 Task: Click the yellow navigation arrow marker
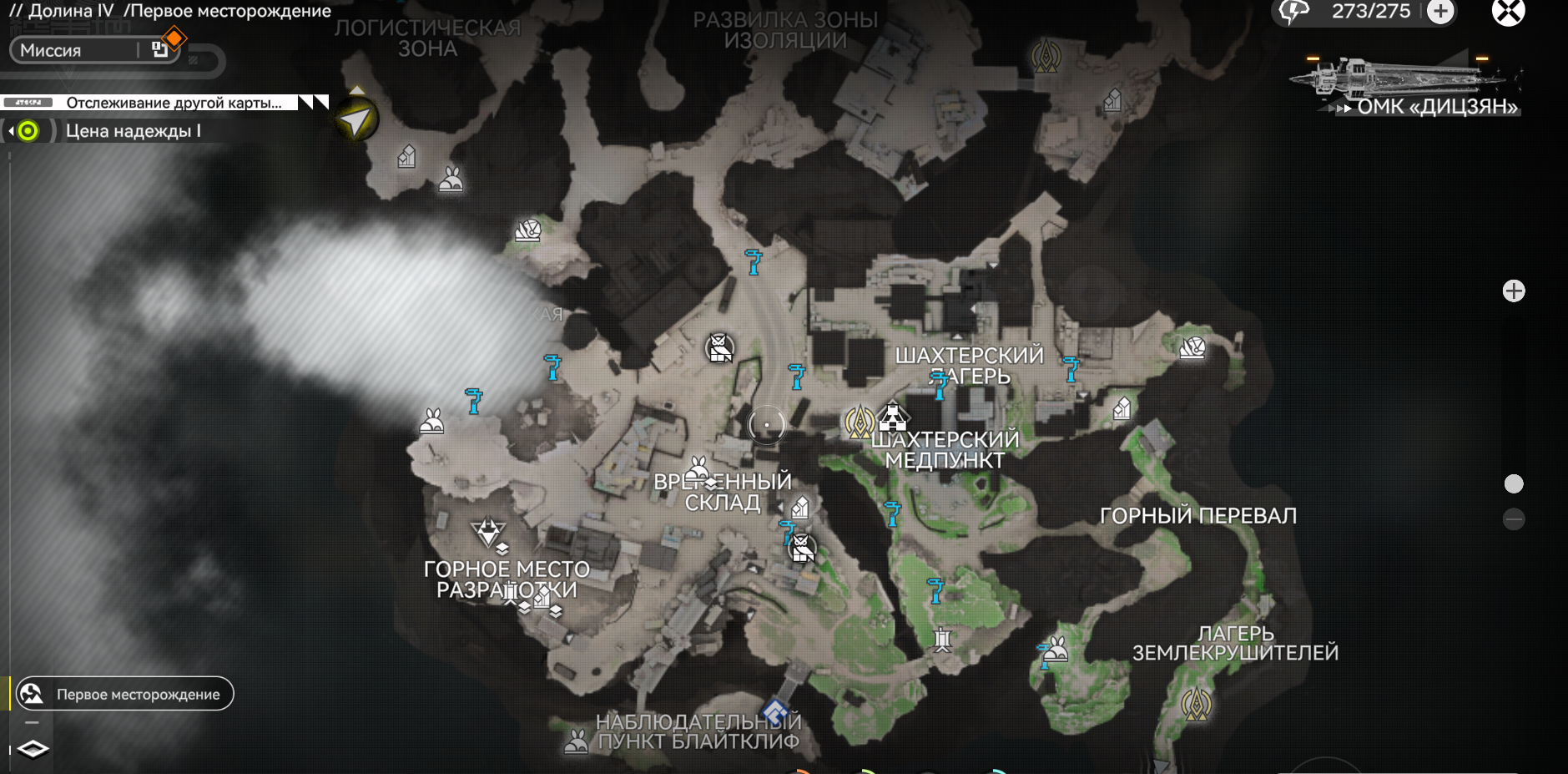click(356, 121)
